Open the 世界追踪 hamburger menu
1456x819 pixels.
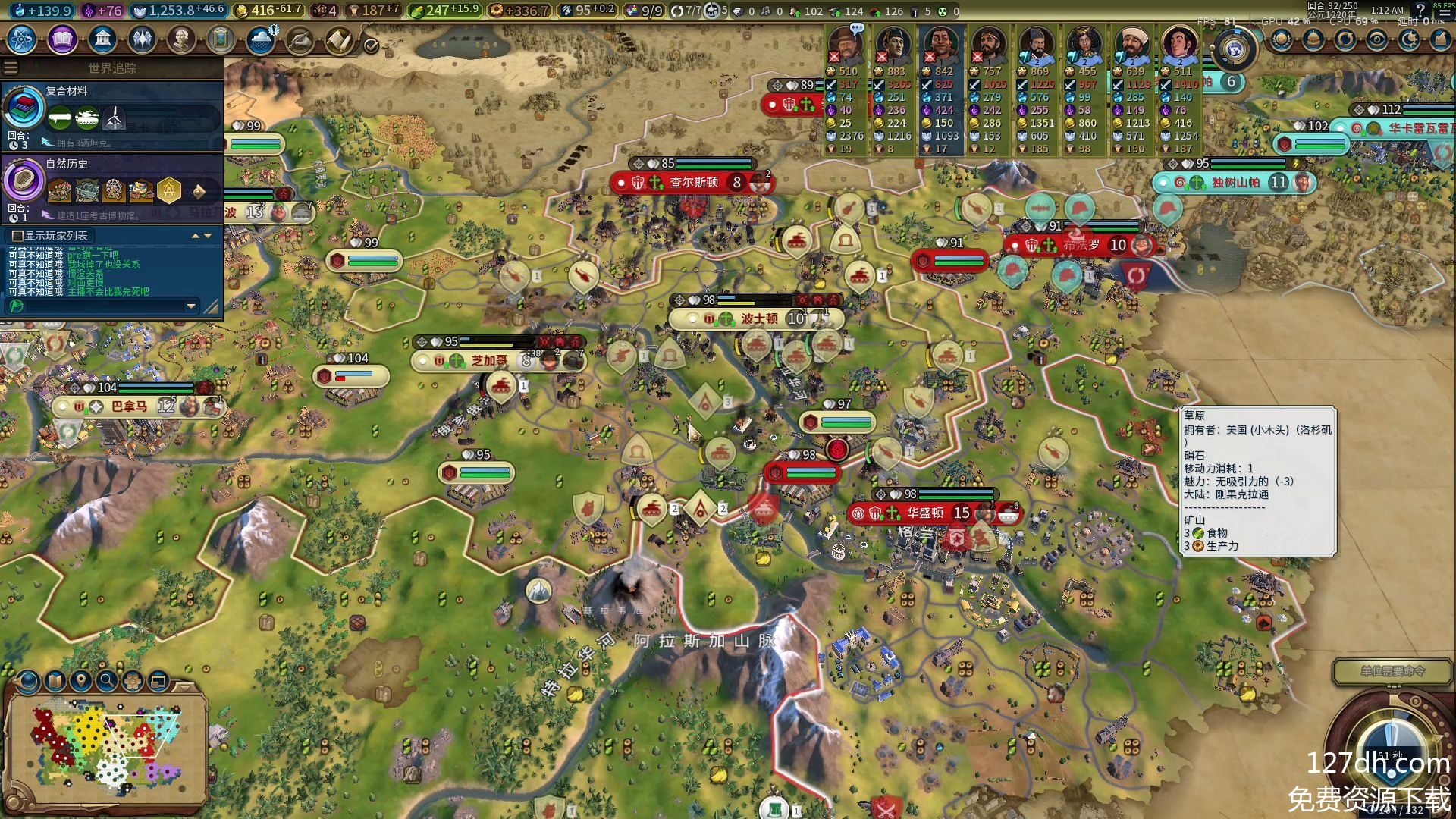[11, 68]
